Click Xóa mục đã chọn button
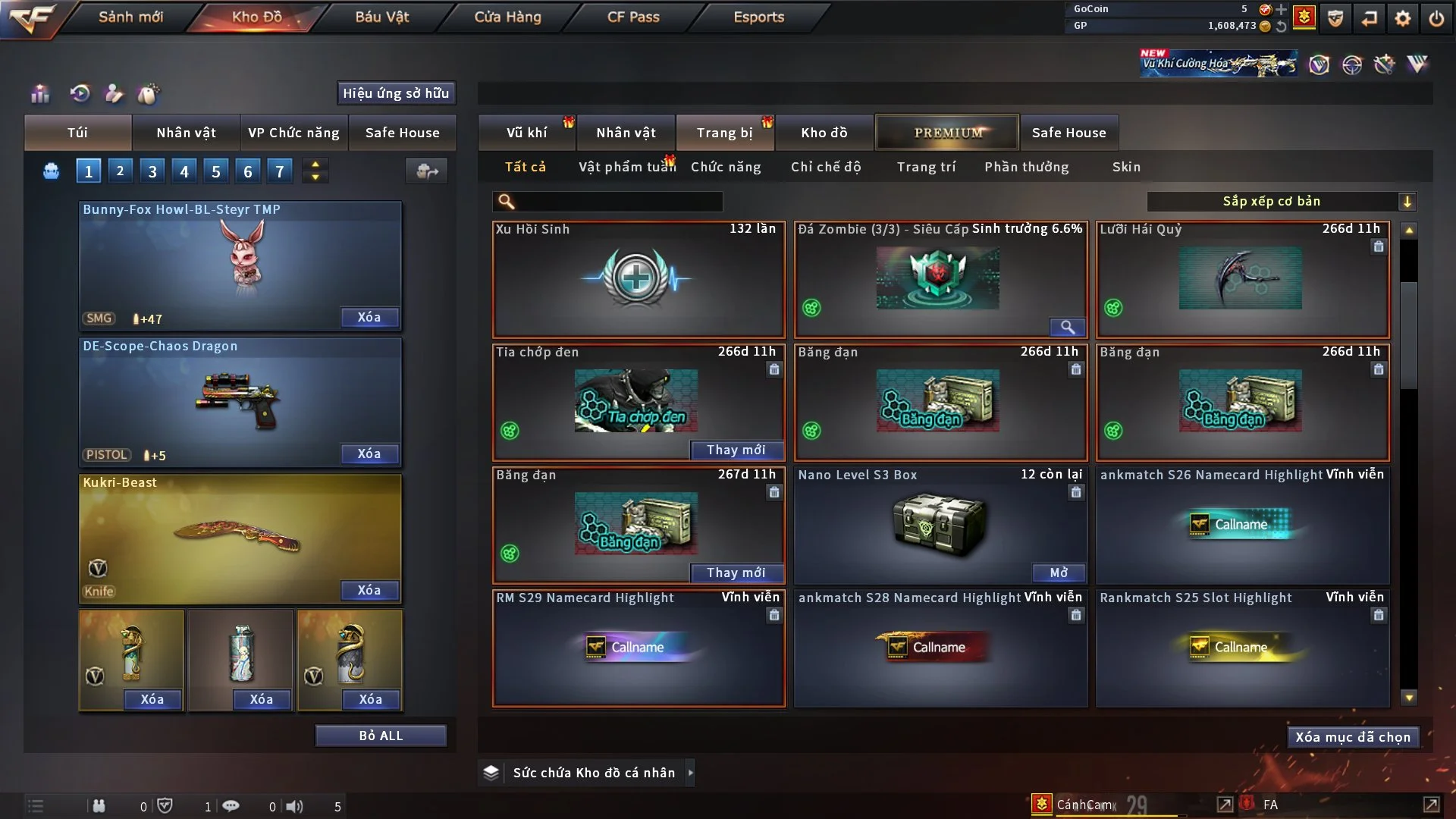 point(1352,737)
